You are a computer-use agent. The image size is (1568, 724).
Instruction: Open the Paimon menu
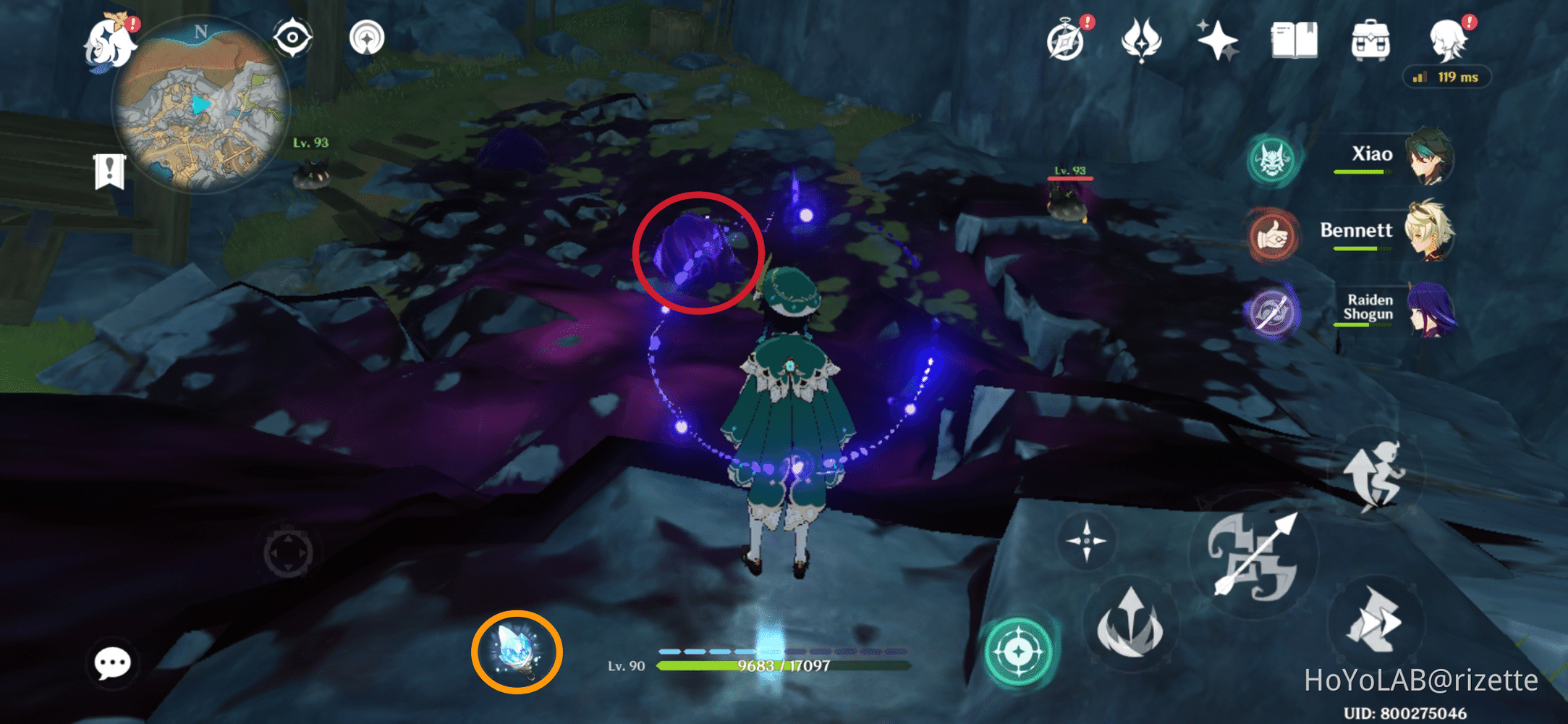[109, 43]
